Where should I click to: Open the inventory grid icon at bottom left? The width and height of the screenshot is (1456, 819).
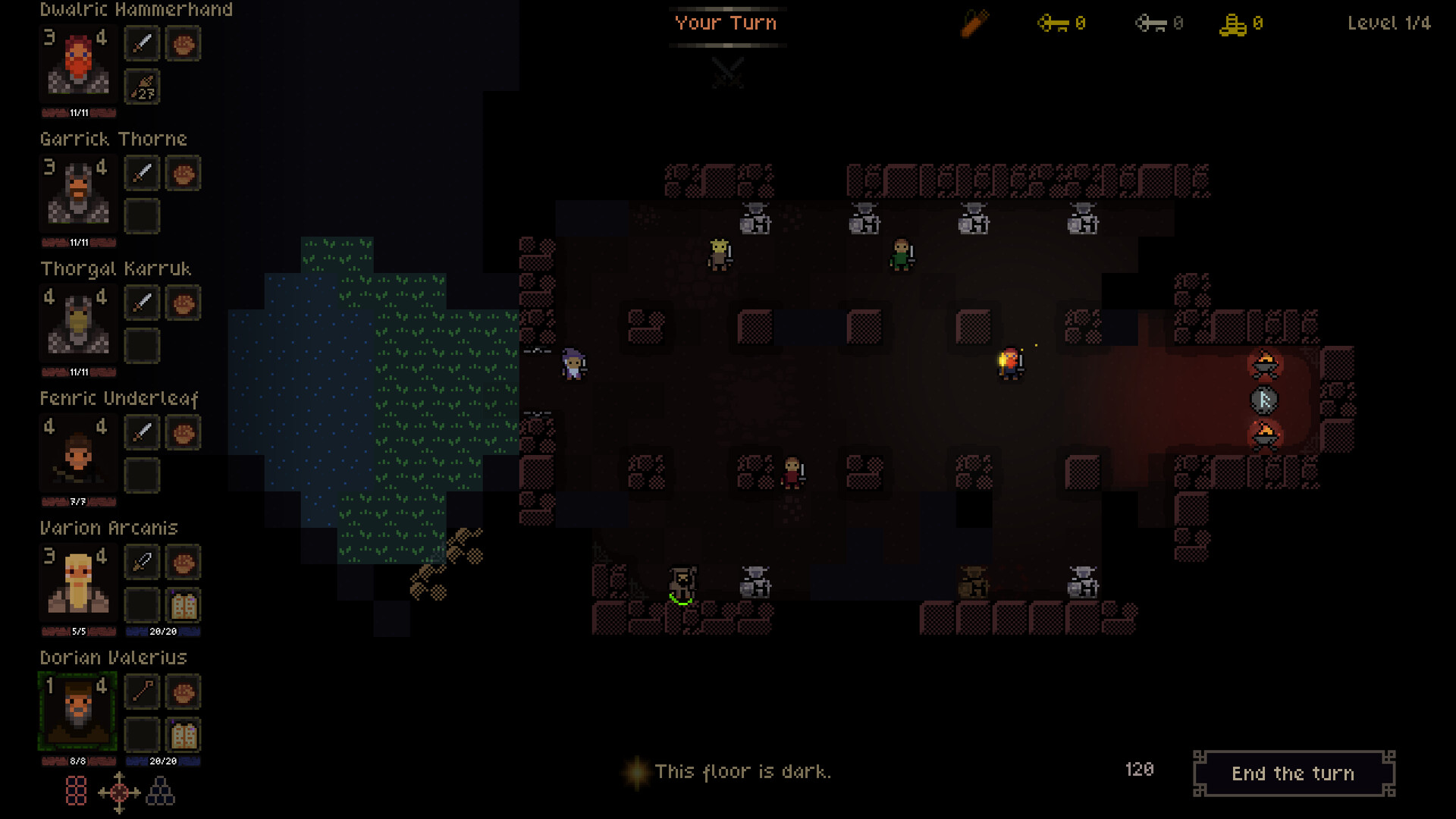point(76,792)
